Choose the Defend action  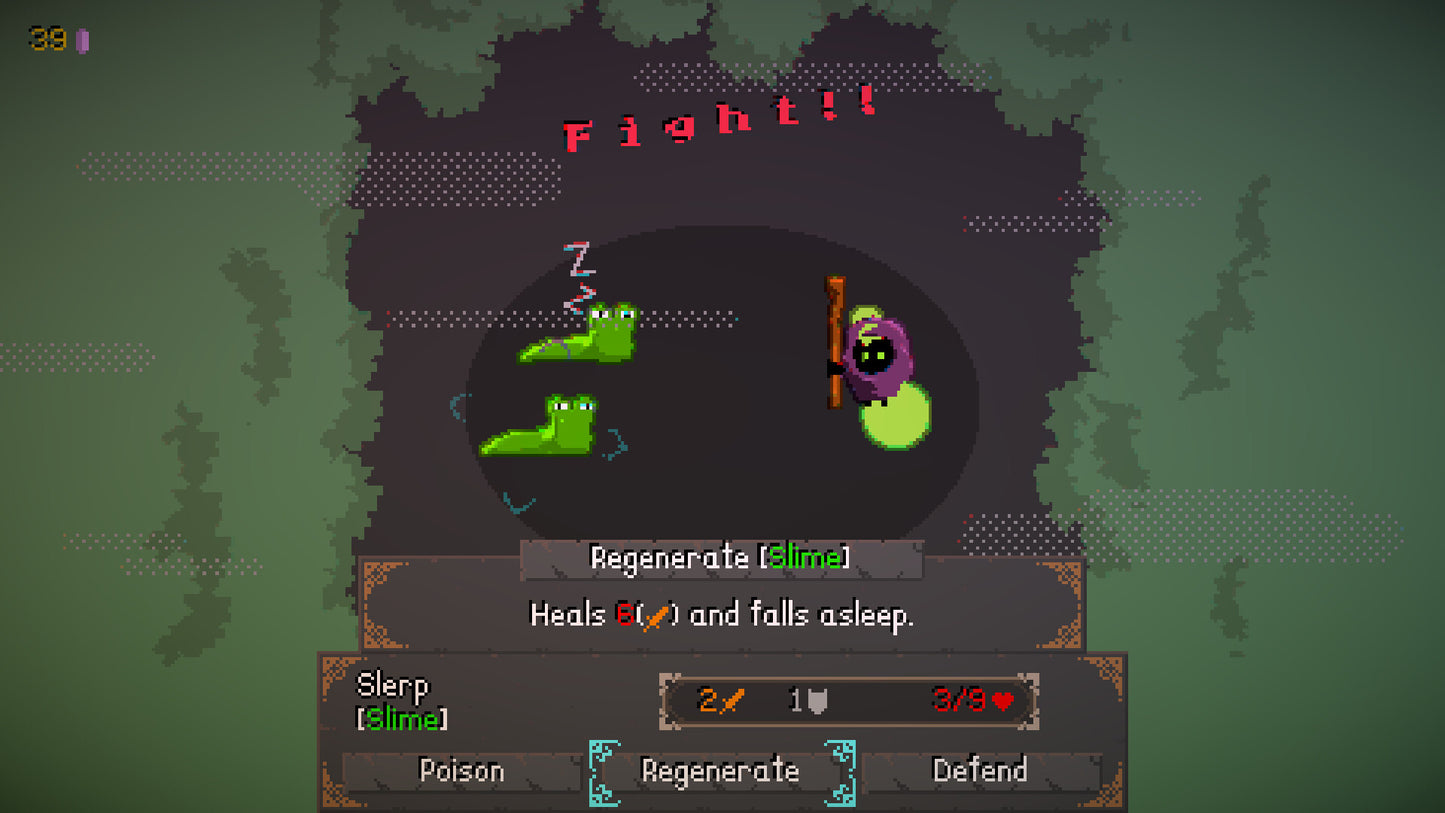pyautogui.click(x=981, y=771)
